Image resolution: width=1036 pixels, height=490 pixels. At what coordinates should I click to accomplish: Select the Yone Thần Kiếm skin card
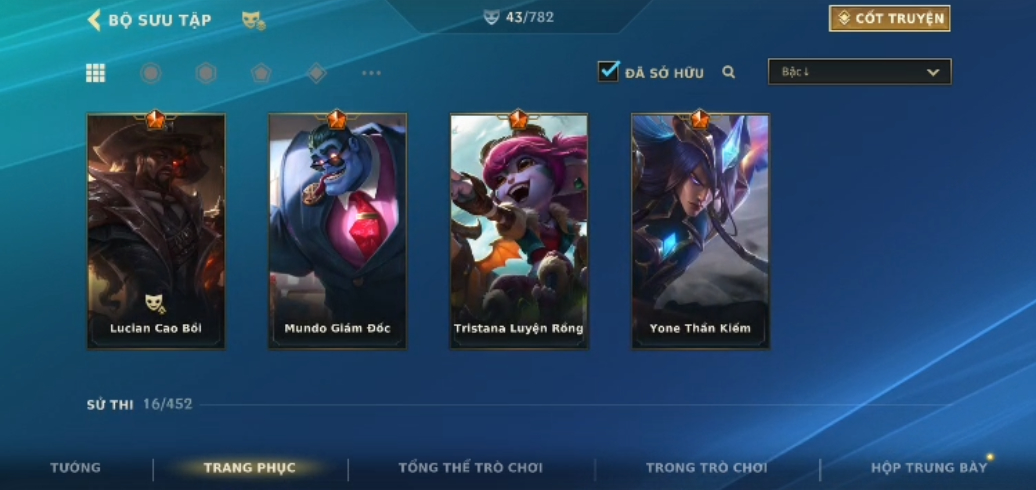point(700,231)
